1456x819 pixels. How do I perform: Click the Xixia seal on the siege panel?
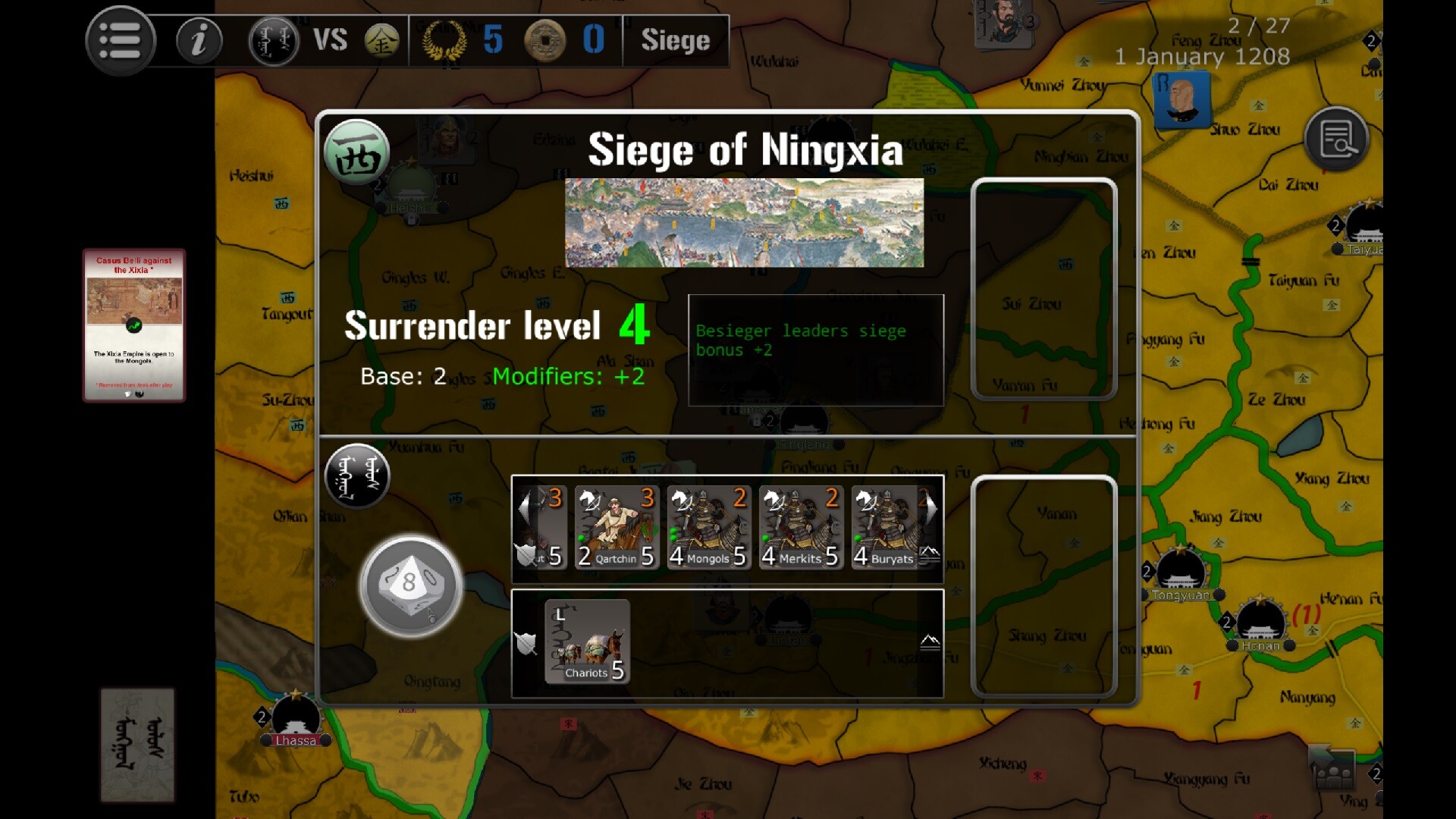(357, 152)
